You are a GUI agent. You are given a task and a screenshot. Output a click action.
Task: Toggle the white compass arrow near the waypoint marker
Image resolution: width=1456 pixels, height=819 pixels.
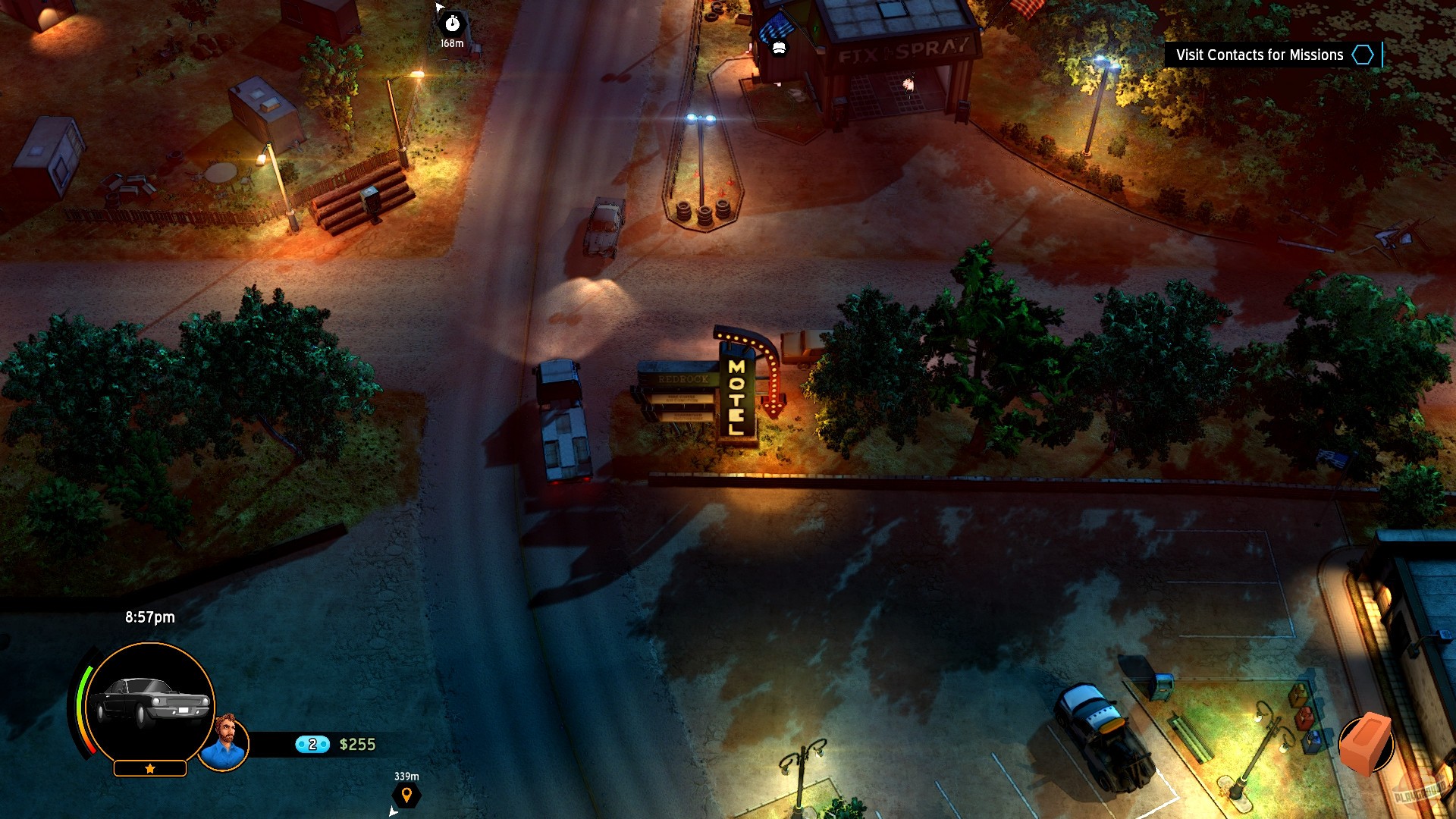click(x=393, y=811)
